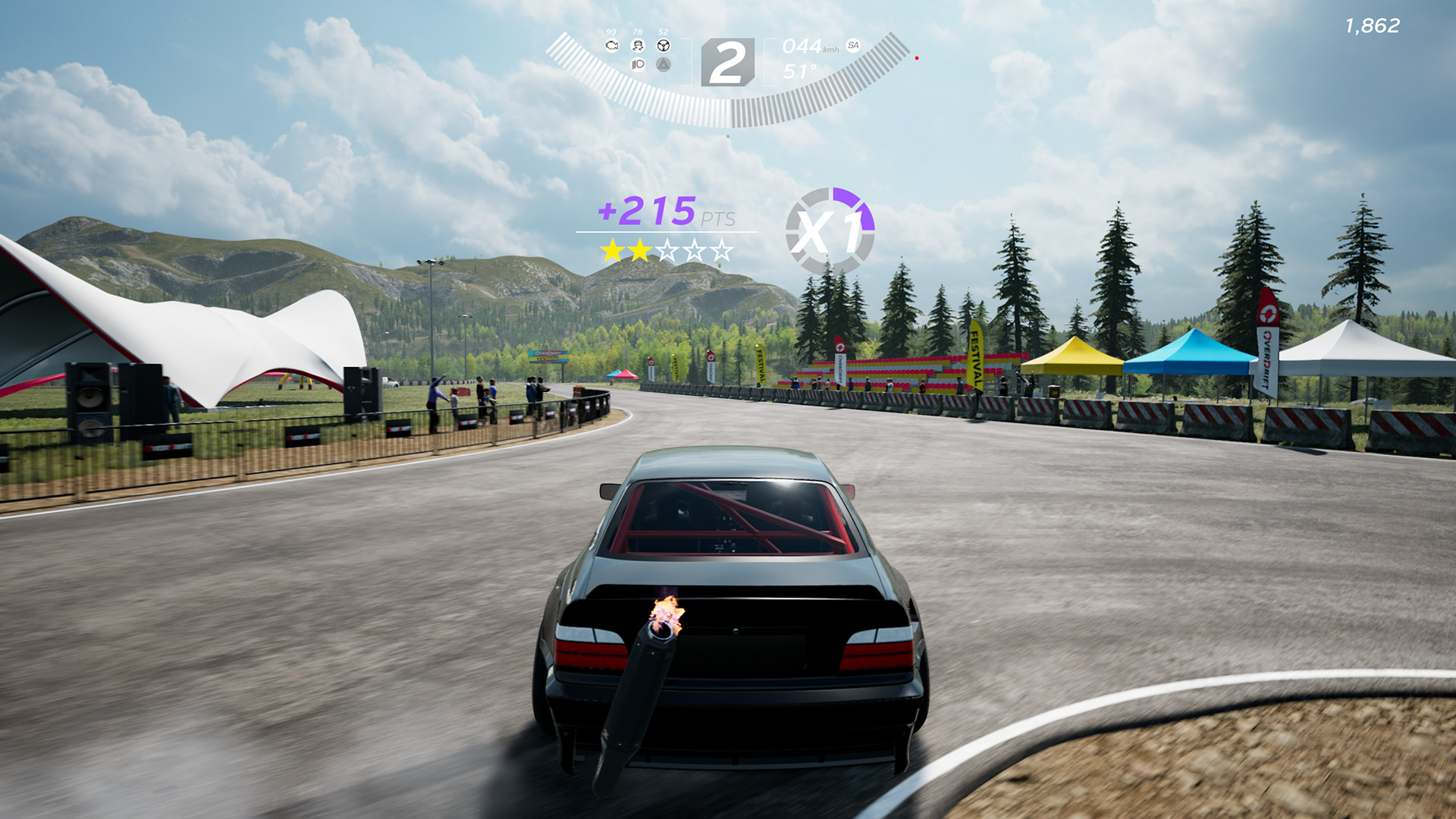Select the hazard warning triangle icon
The width and height of the screenshot is (1456, 819).
(664, 65)
